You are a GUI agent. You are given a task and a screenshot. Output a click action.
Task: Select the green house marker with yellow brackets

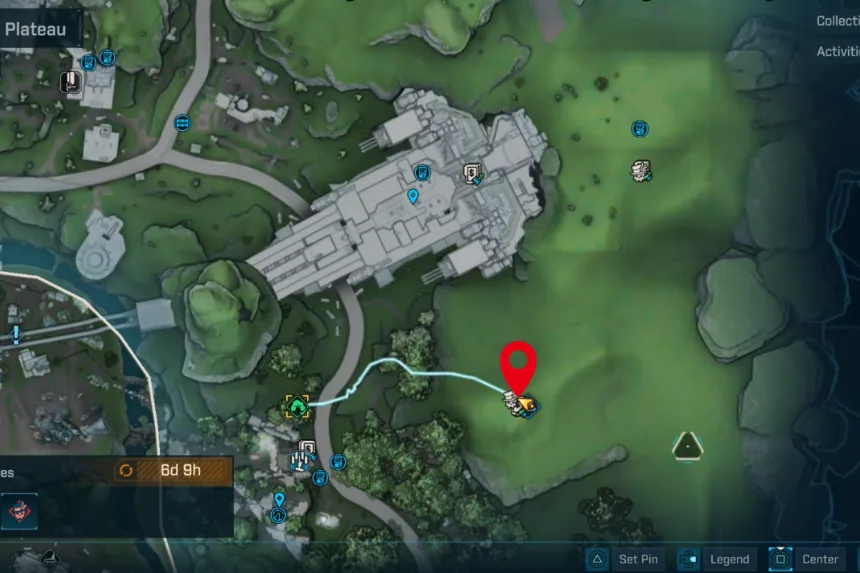296,406
